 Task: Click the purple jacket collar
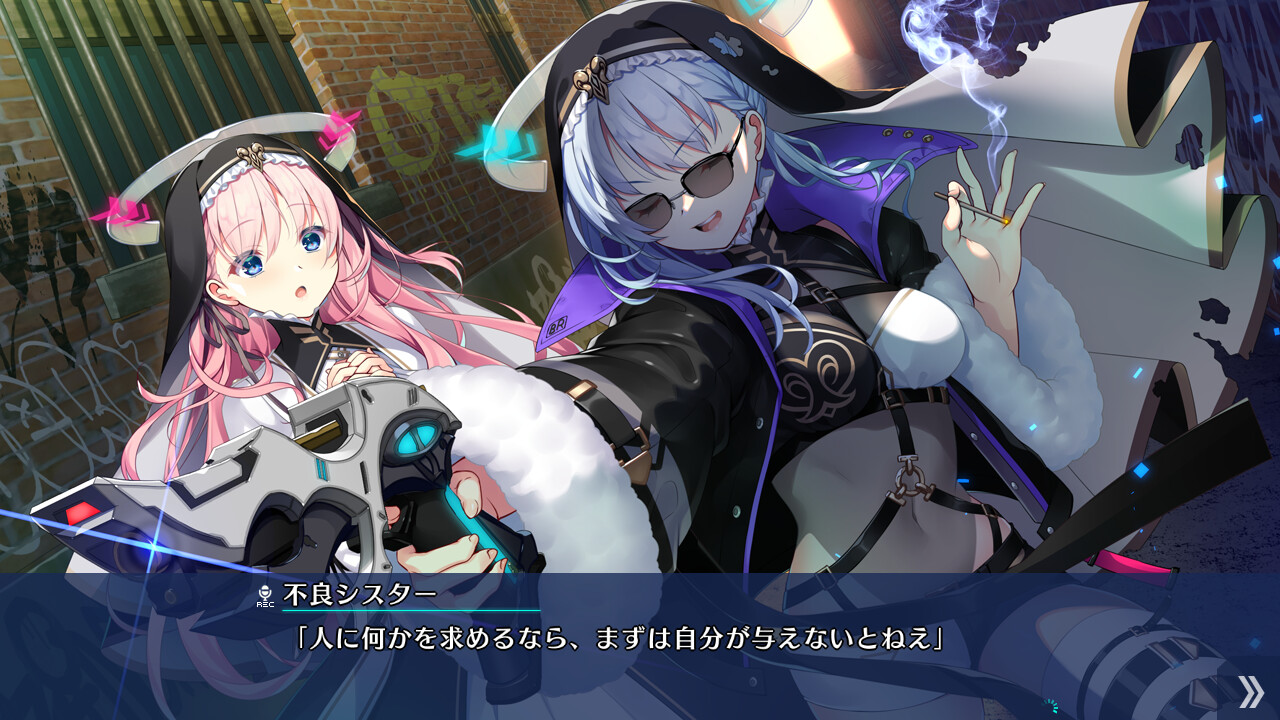[x=580, y=300]
